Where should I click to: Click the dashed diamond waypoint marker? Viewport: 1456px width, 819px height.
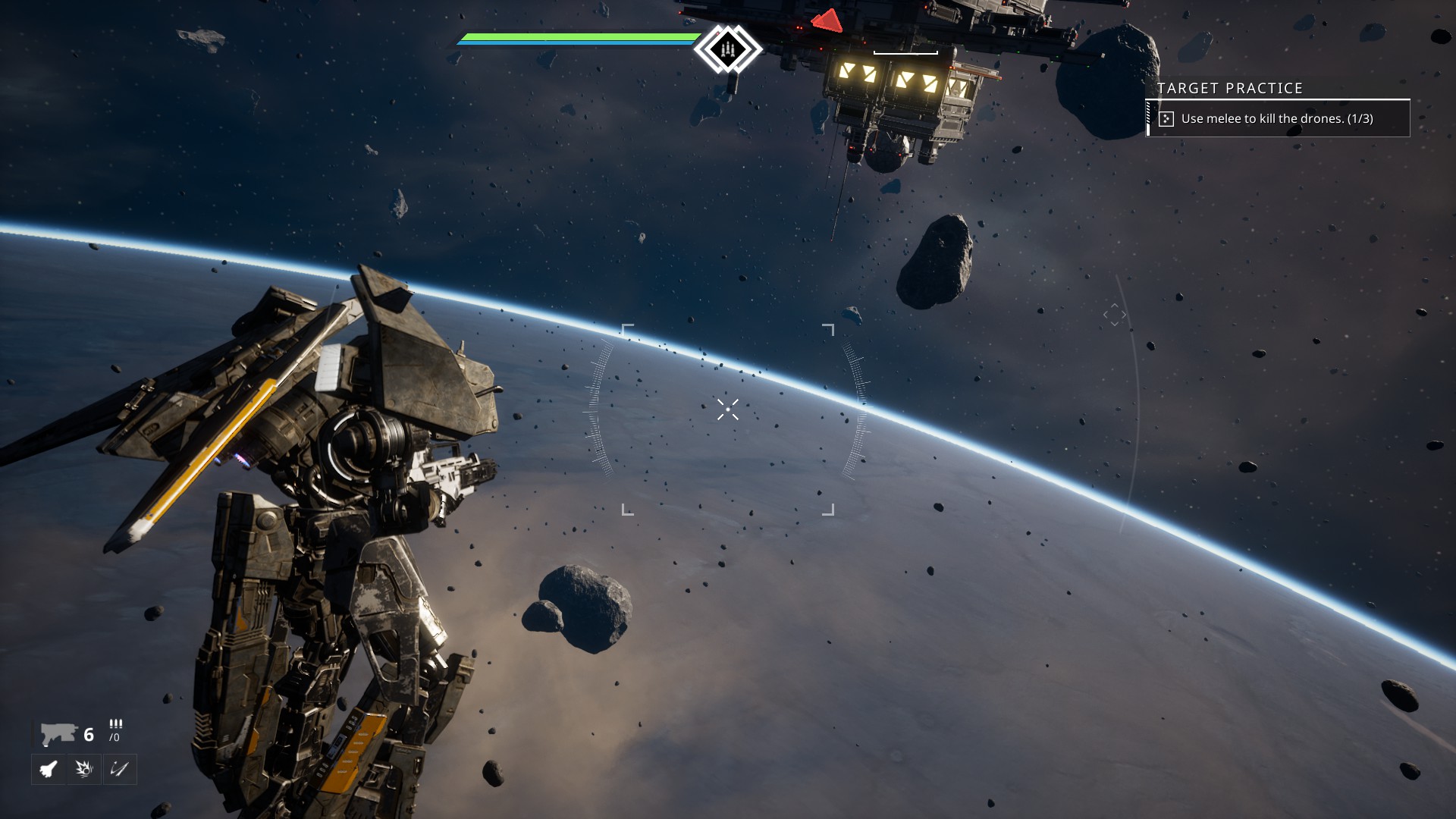point(1115,314)
